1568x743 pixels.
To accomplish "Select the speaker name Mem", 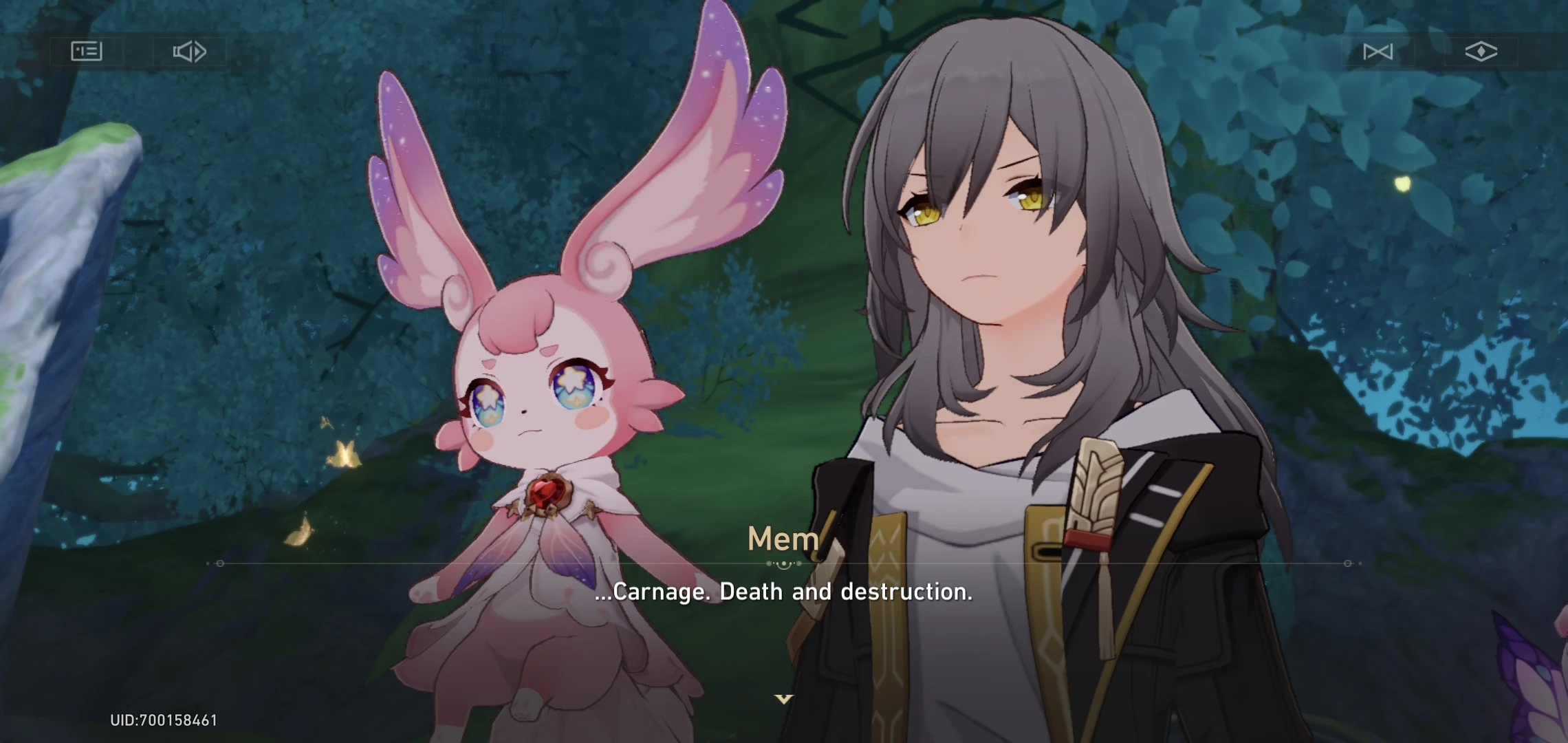I will pos(784,539).
